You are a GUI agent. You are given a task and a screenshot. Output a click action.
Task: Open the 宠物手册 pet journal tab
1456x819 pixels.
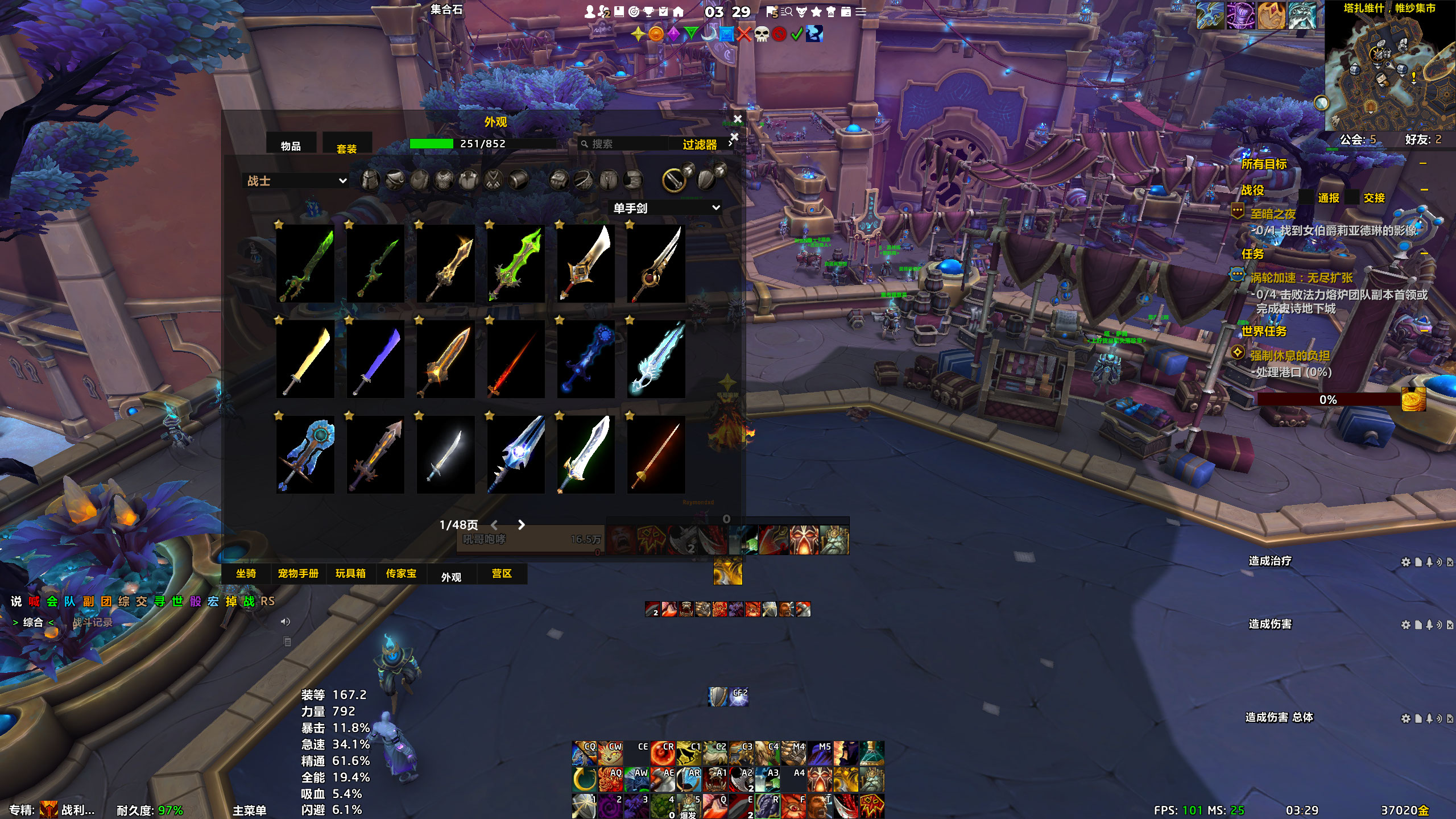(298, 573)
